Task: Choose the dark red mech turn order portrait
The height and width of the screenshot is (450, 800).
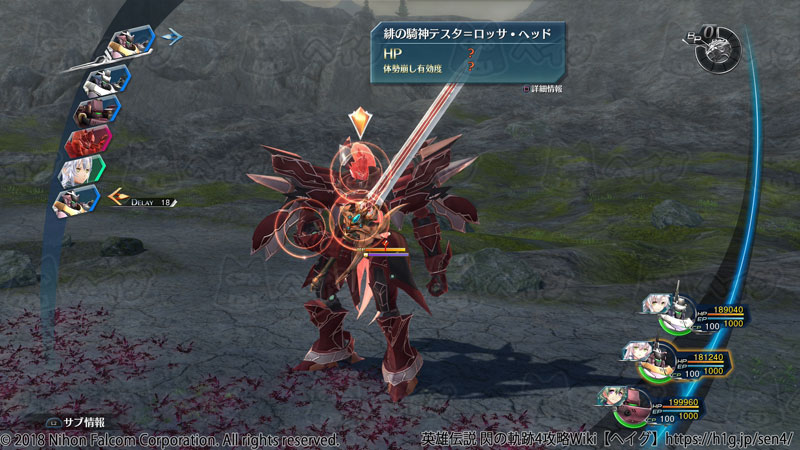Action: coord(95,107)
